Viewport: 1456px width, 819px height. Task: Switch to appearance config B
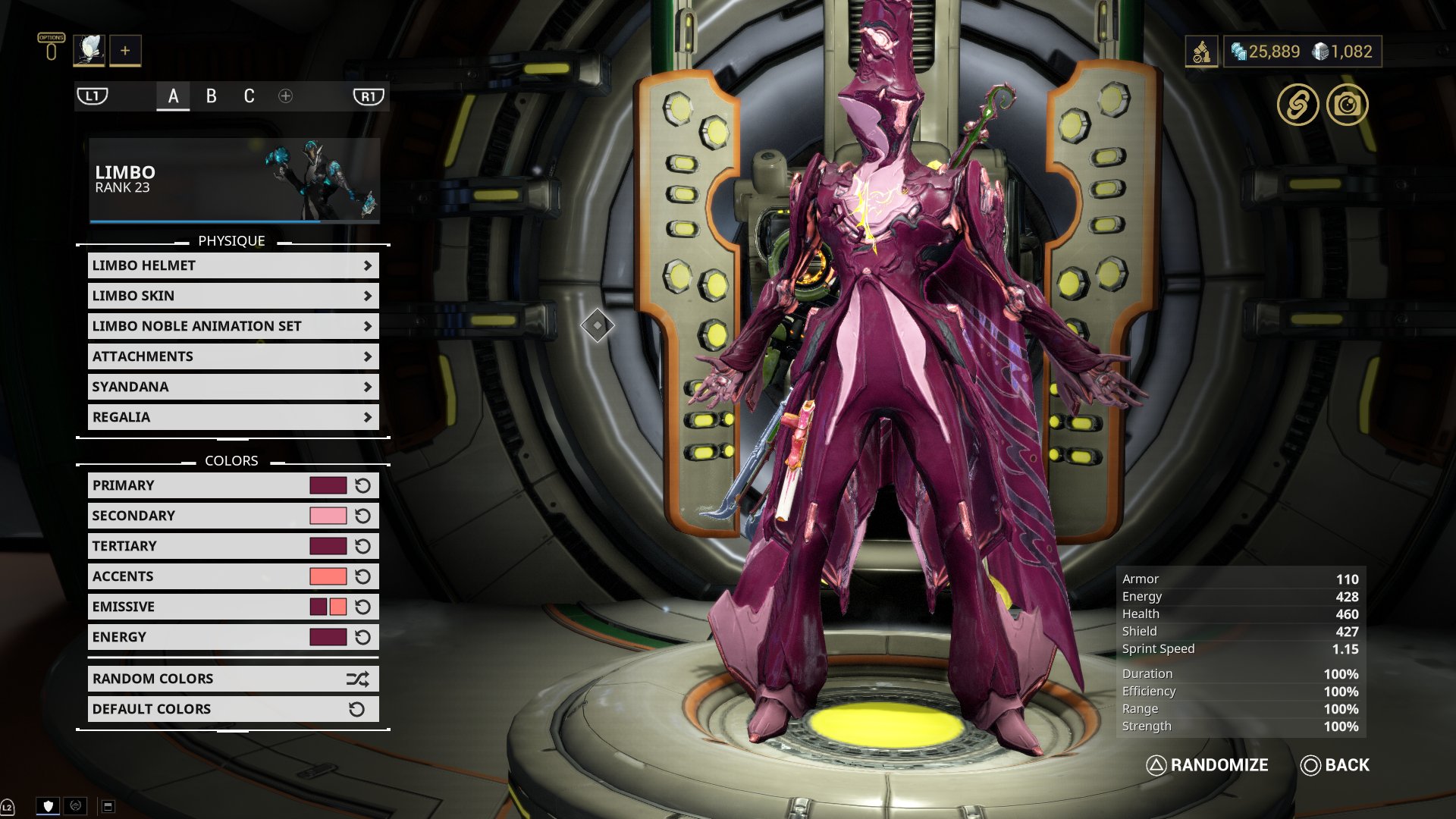(x=212, y=96)
